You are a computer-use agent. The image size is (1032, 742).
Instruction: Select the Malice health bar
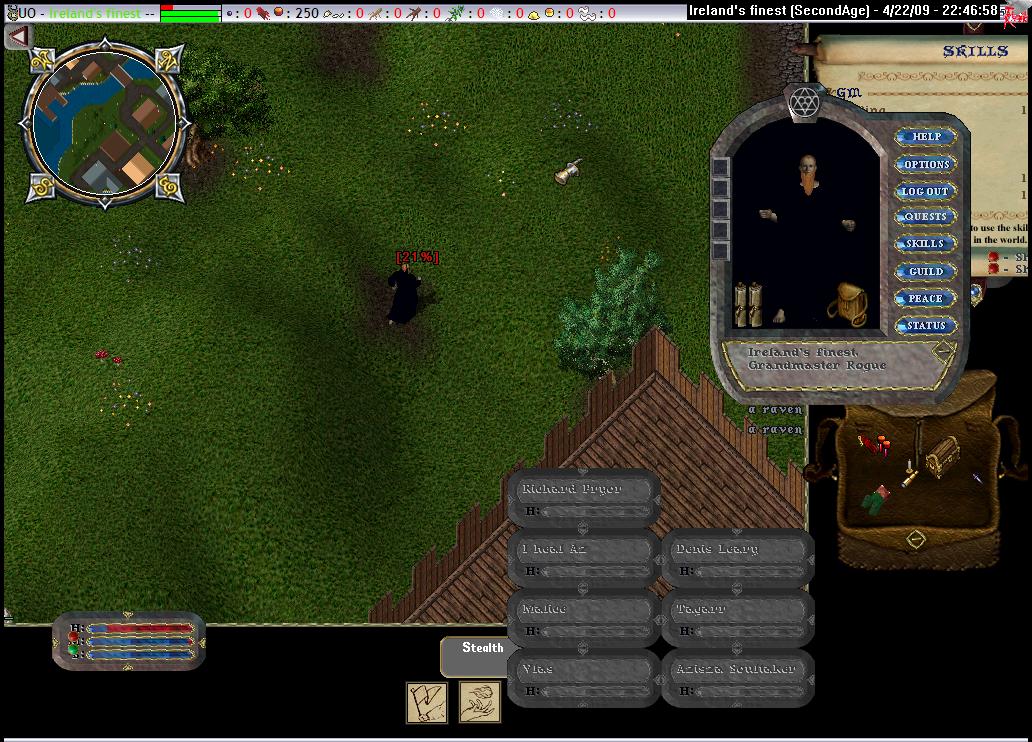(583, 618)
